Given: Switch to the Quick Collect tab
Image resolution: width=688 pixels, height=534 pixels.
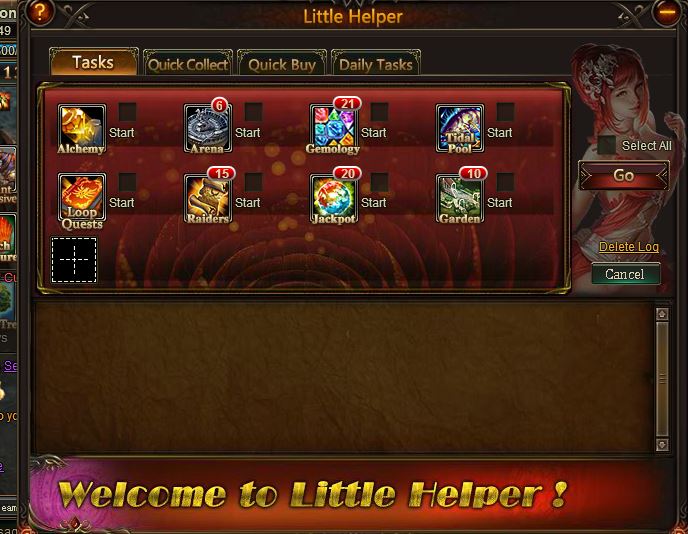Looking at the screenshot, I should pyautogui.click(x=188, y=64).
